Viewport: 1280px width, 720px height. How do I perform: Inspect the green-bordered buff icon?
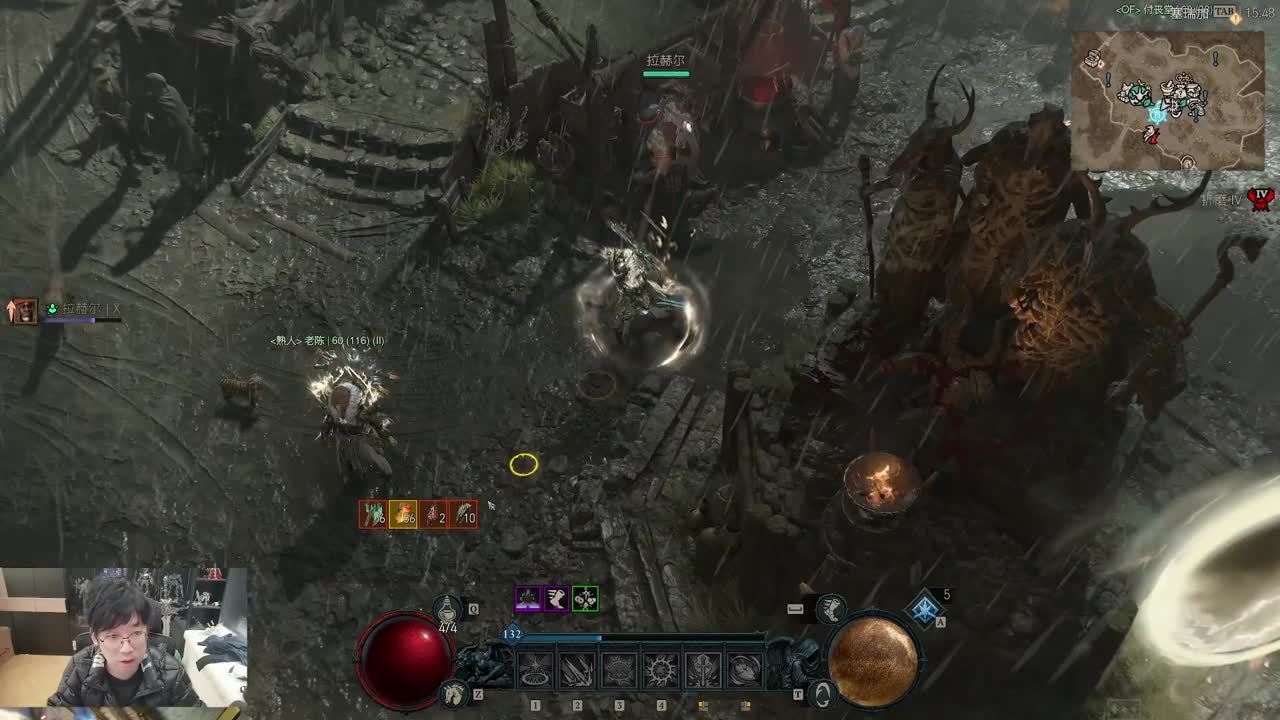[x=586, y=599]
